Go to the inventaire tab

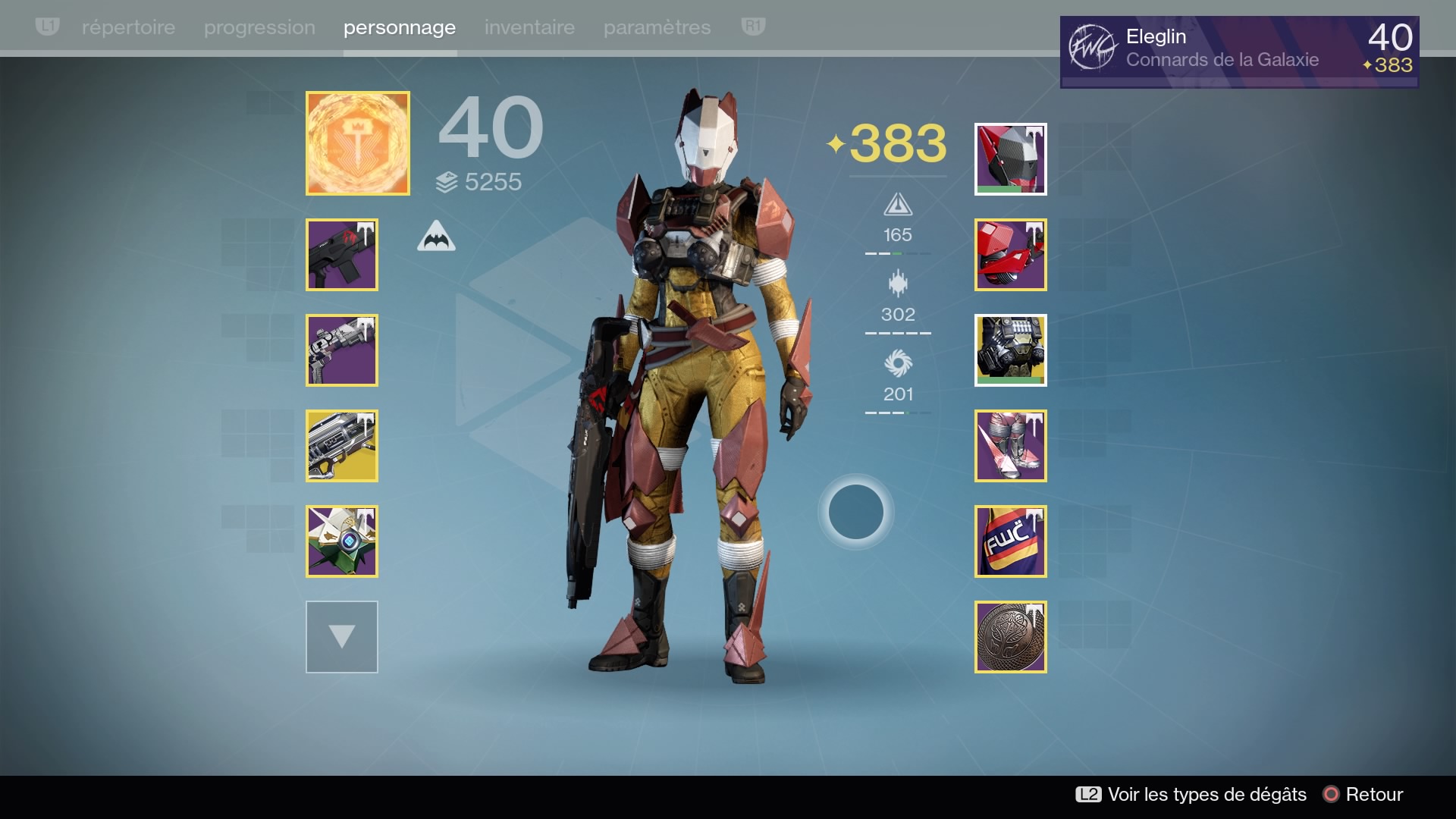[529, 27]
